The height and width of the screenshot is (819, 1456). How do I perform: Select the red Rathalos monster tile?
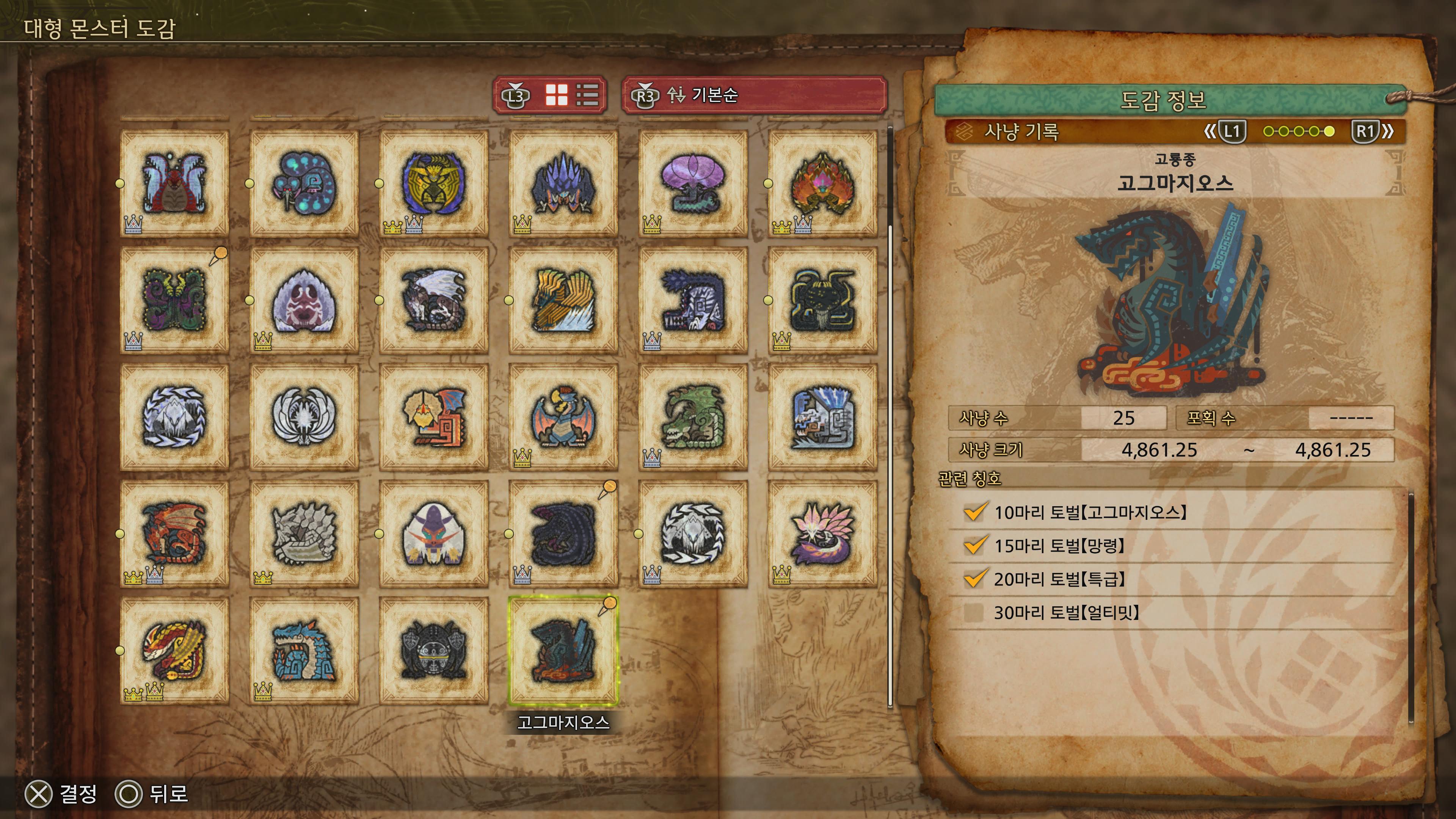point(174,533)
